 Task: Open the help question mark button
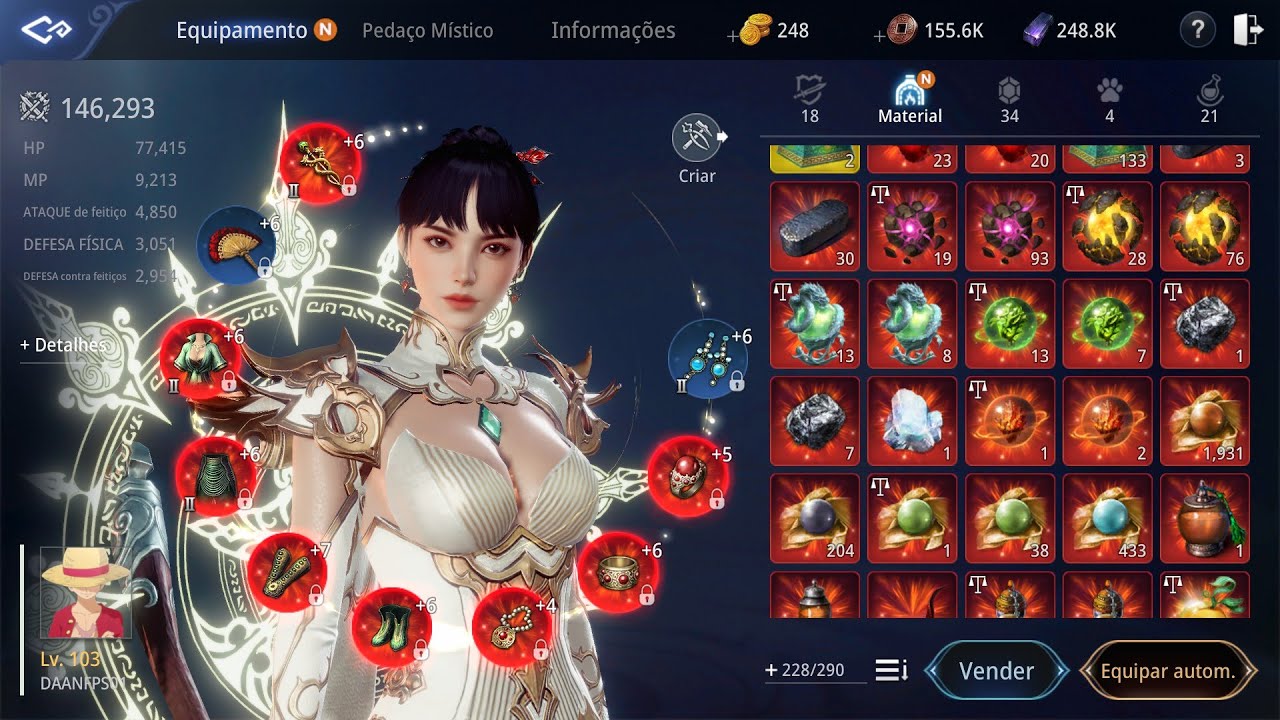[1197, 30]
